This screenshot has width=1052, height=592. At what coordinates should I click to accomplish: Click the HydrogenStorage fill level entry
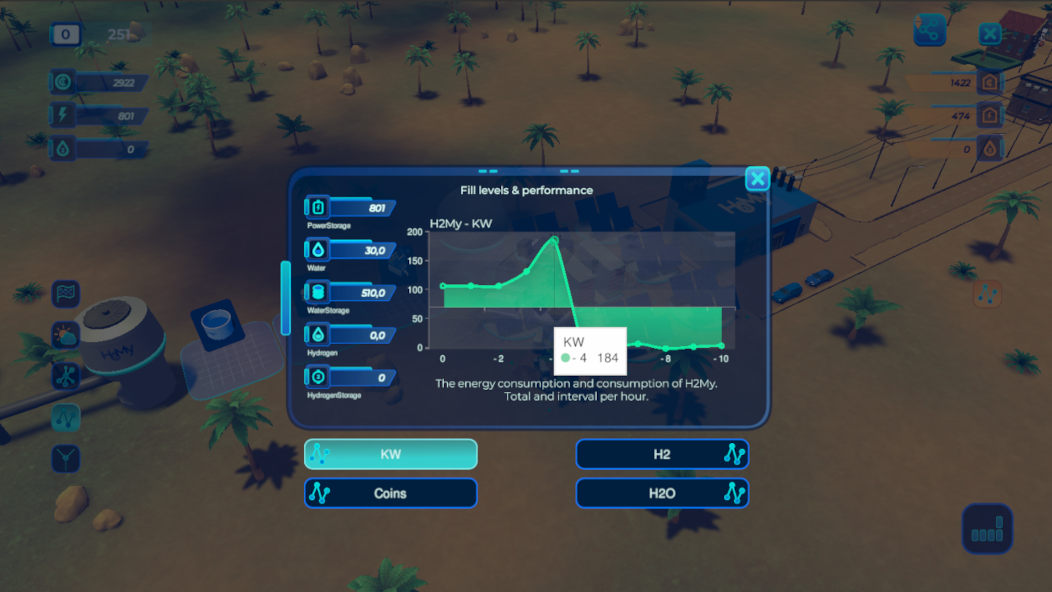352,378
